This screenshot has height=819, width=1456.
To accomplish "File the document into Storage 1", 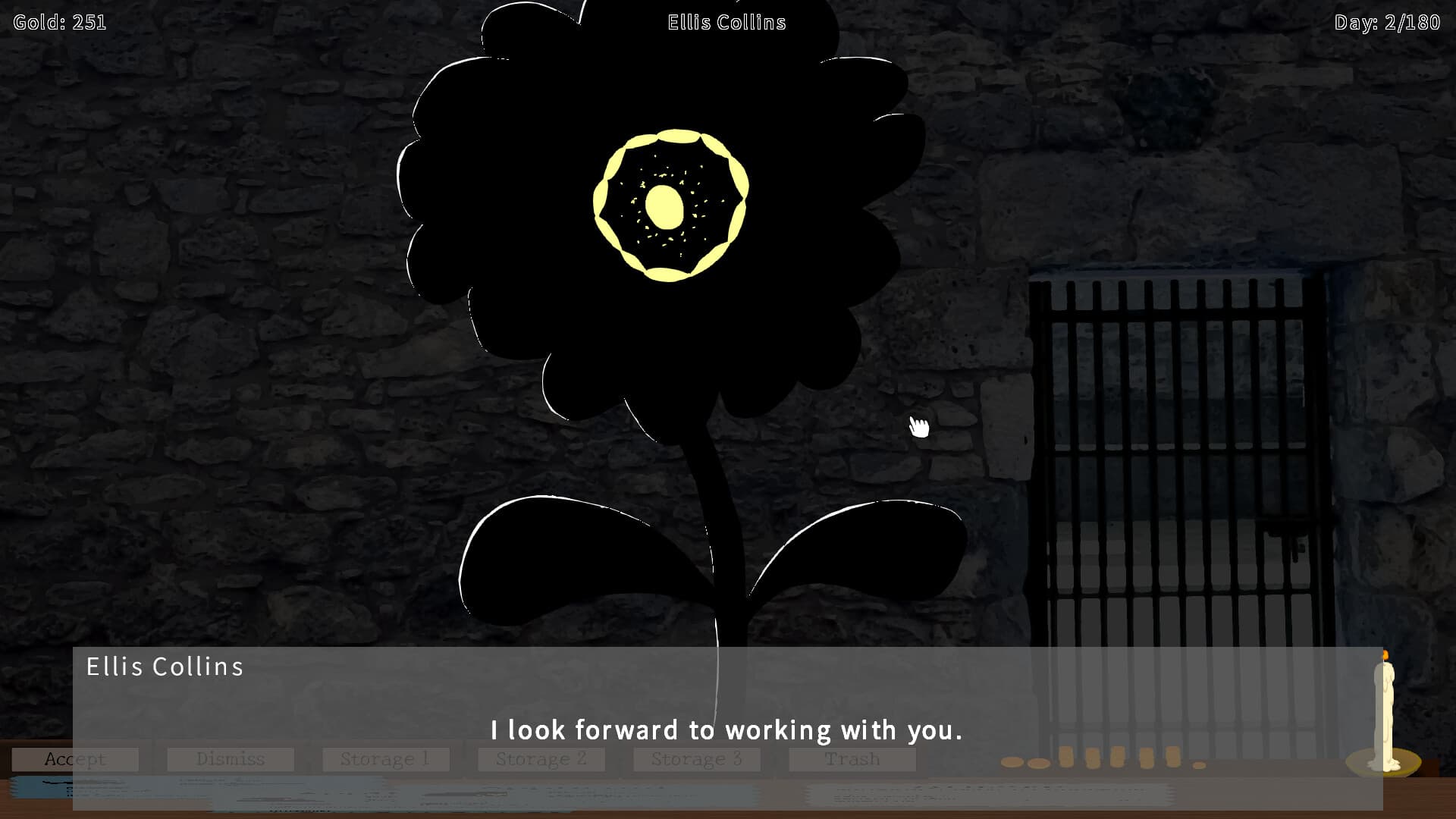I will pos(386,758).
